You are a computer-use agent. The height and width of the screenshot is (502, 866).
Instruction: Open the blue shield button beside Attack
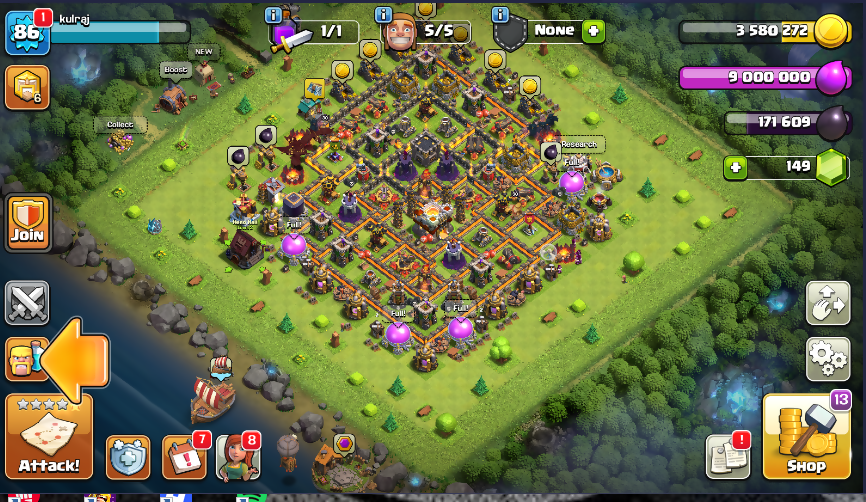pos(128,457)
